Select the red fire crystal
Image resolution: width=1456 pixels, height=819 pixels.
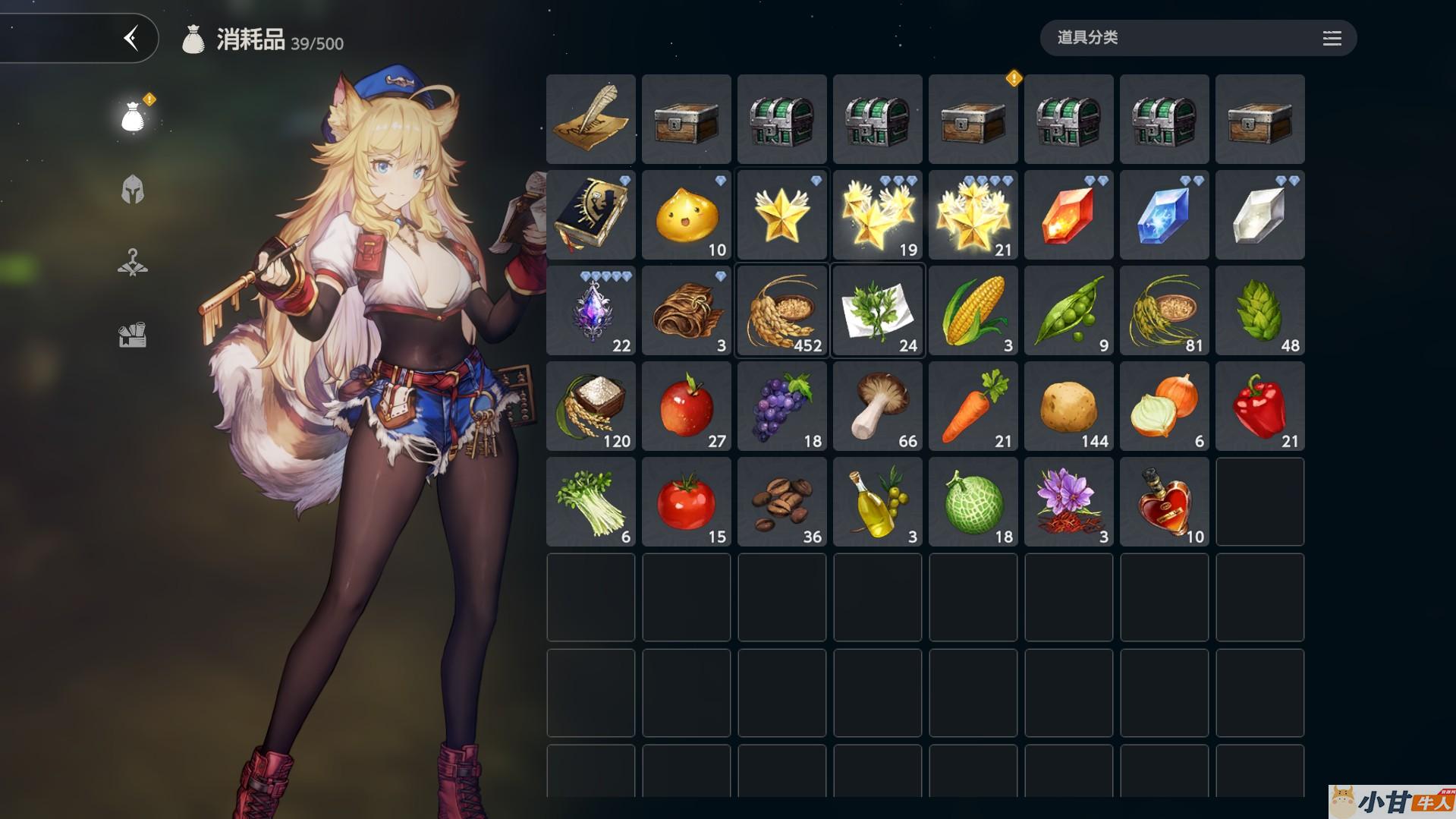point(1069,215)
